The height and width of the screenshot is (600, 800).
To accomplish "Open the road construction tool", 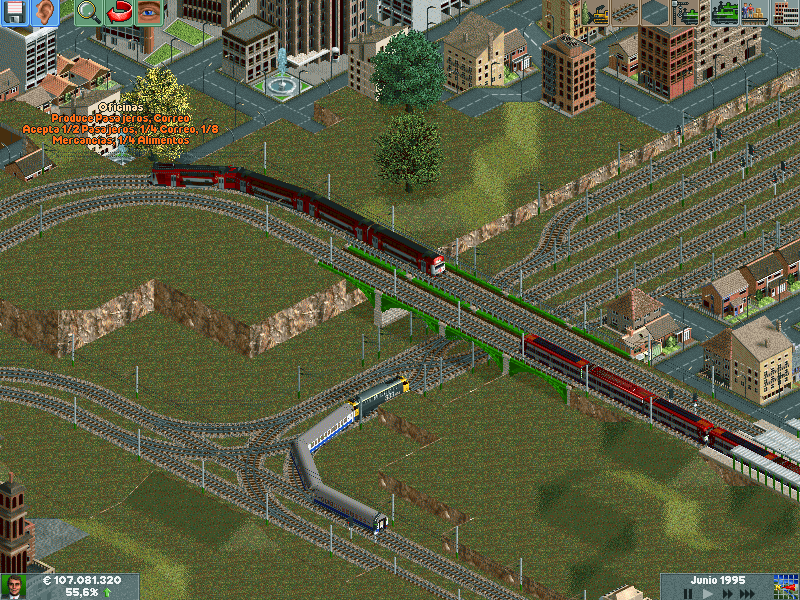I will point(655,12).
